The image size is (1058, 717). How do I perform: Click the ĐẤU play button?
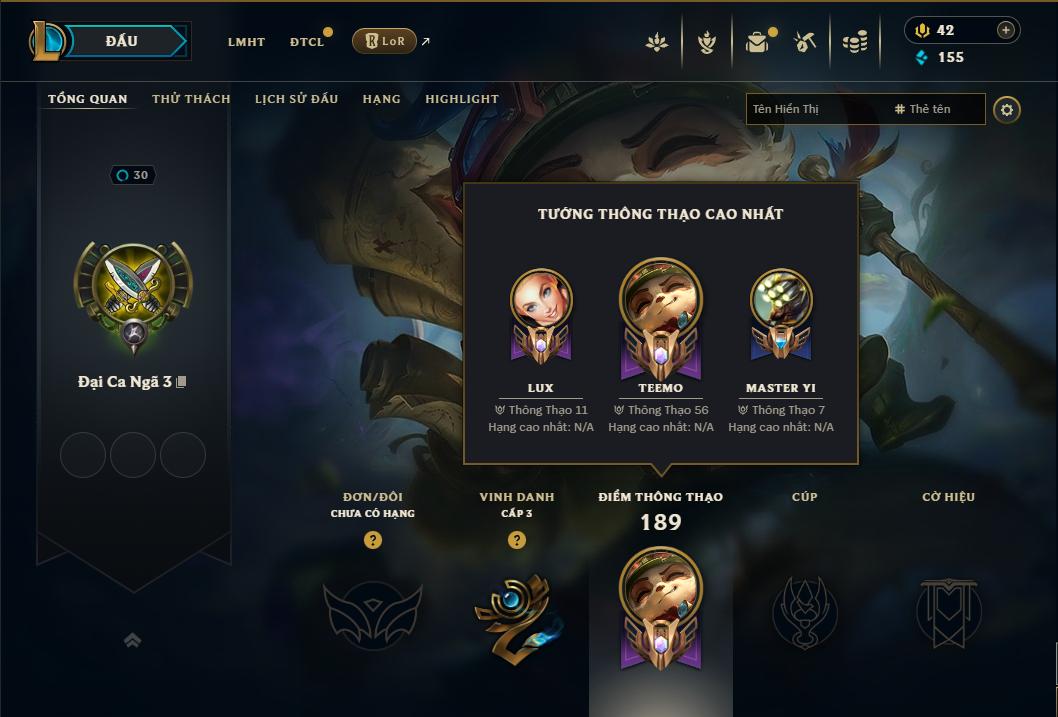[122, 41]
